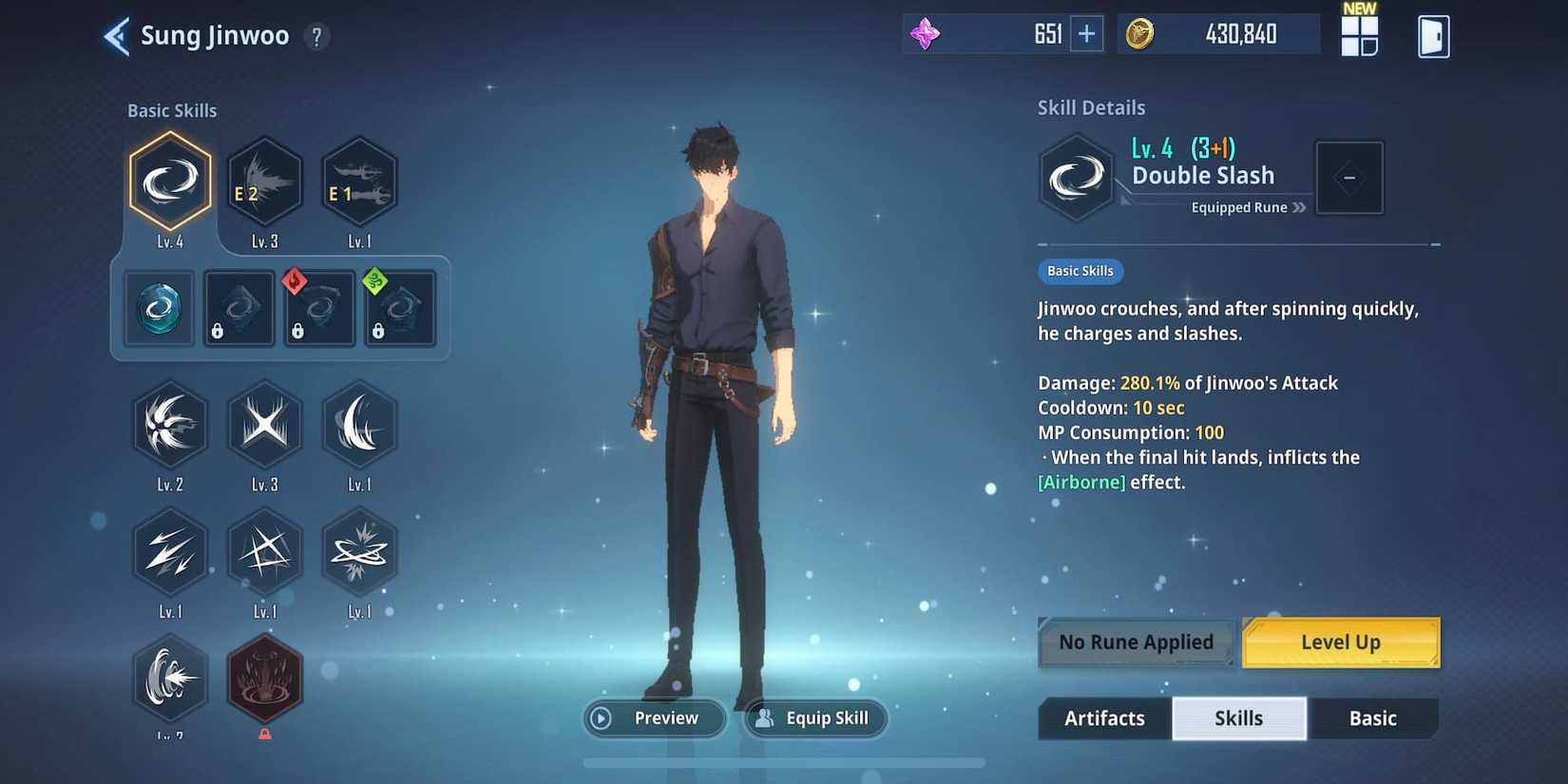
Task: Open the journal icon in the top right
Action: click(1433, 34)
